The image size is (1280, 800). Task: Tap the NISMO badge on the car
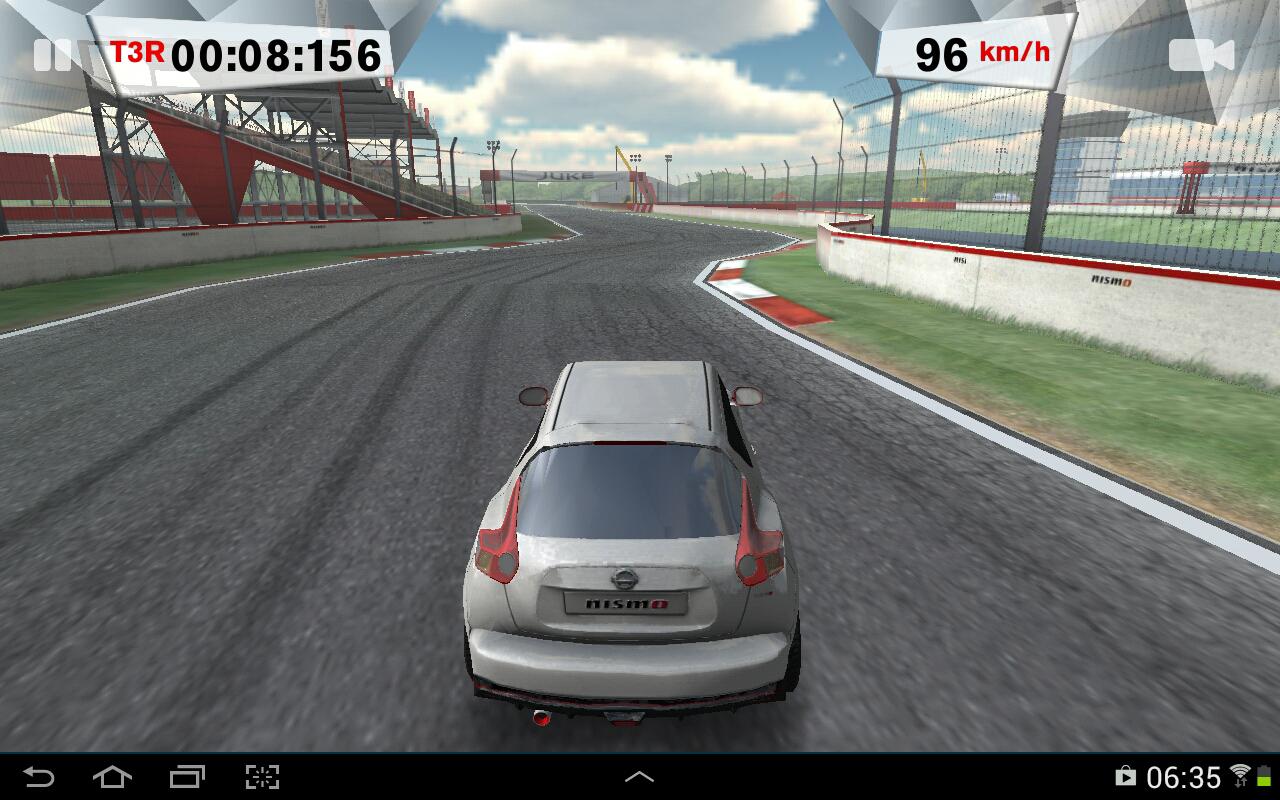[626, 602]
